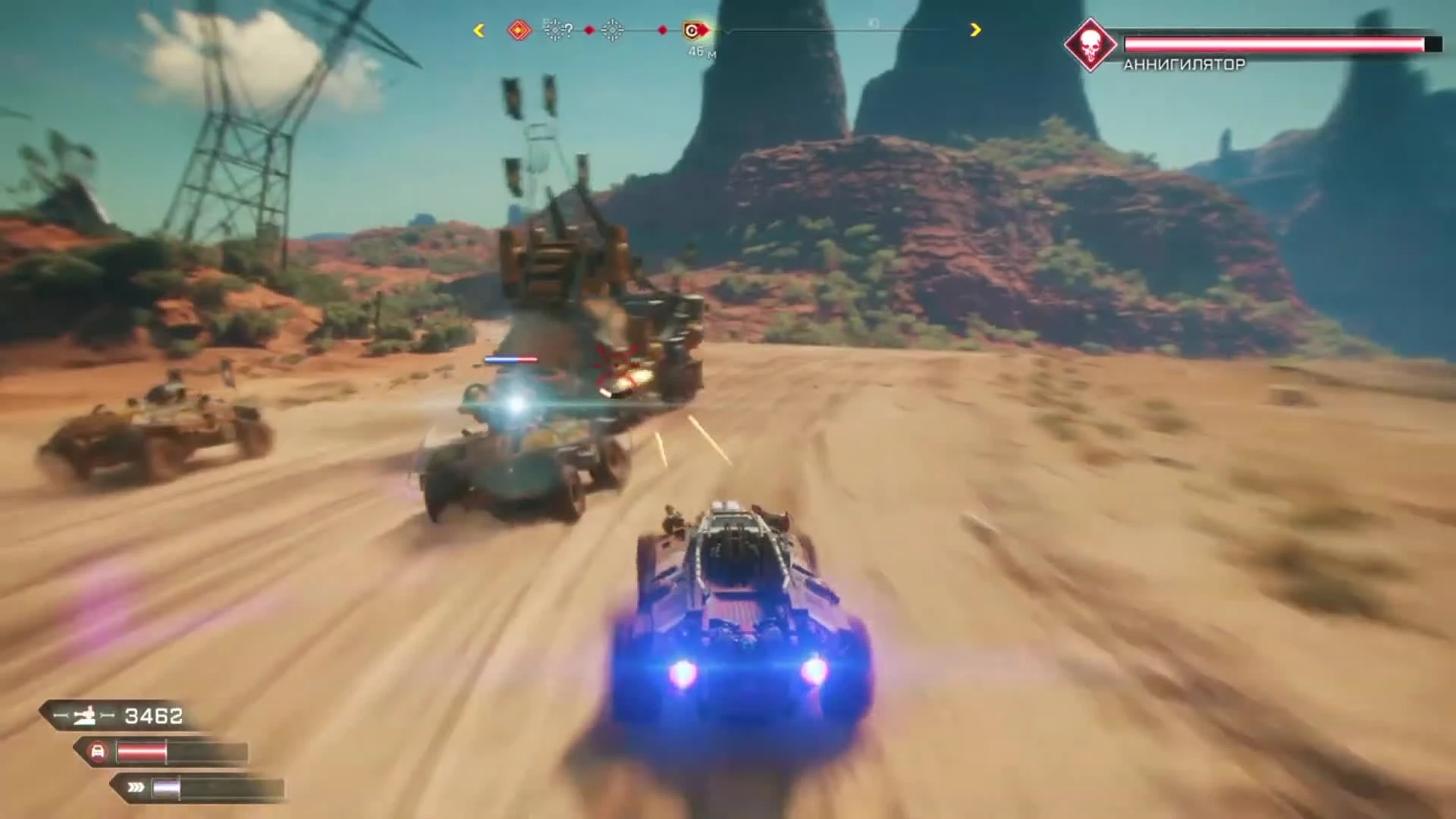Viewport: 1456px width, 819px height.
Task: Click the Annihilator red health bar
Action: pos(1282,43)
